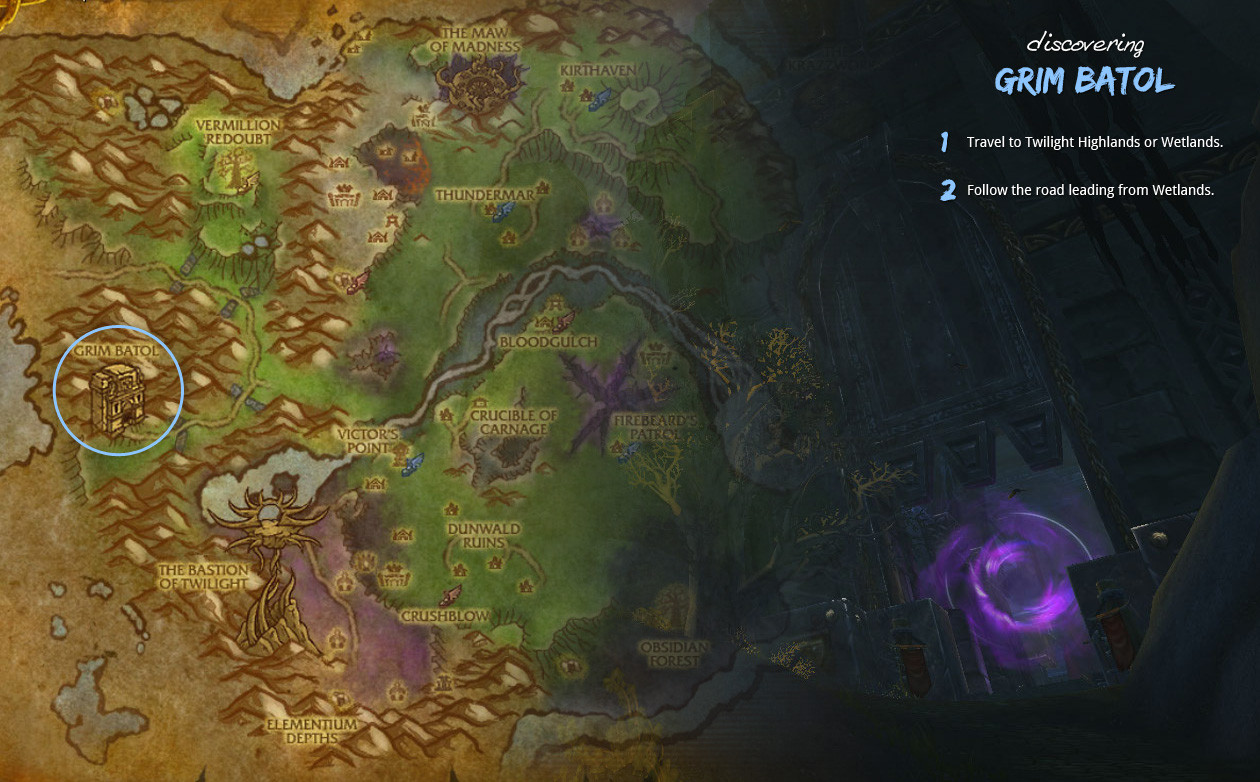Select the Elementium Depths map label

[312, 730]
